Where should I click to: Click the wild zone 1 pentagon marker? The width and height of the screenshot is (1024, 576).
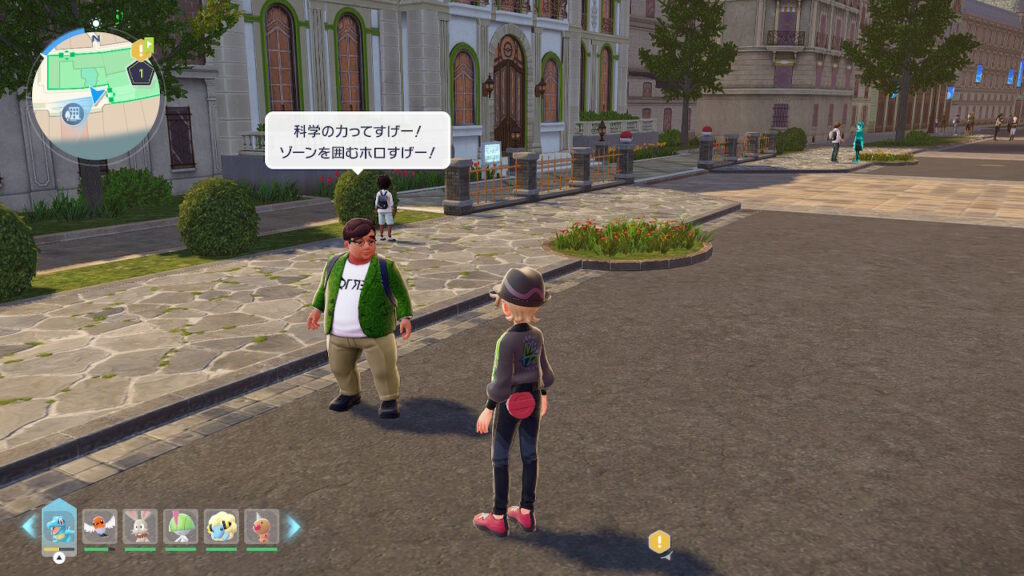pos(143,73)
